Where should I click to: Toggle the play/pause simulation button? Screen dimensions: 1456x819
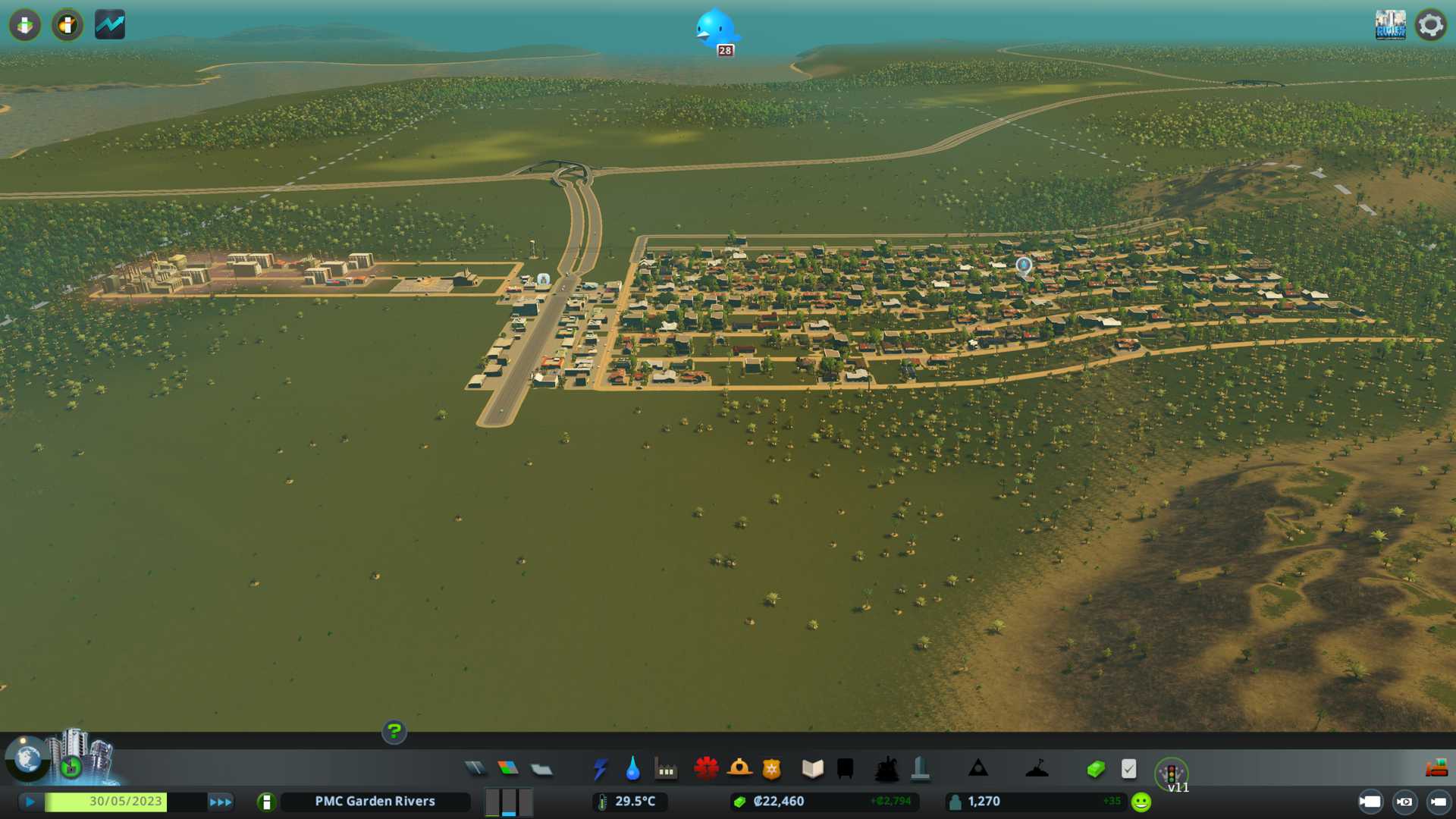click(30, 802)
